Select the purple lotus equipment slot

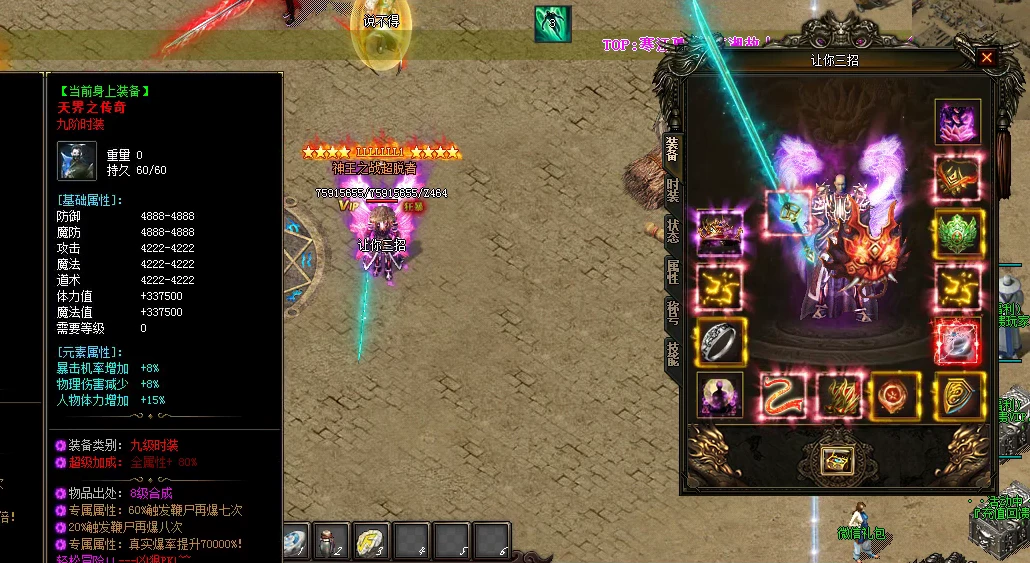point(958,122)
